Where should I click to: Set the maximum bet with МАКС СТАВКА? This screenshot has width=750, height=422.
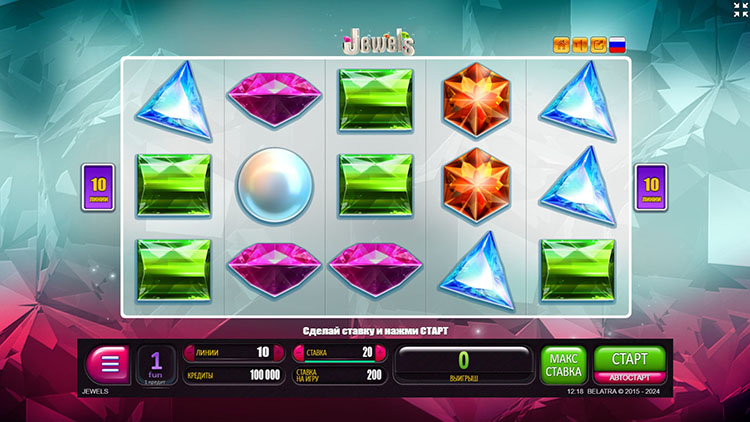563,365
